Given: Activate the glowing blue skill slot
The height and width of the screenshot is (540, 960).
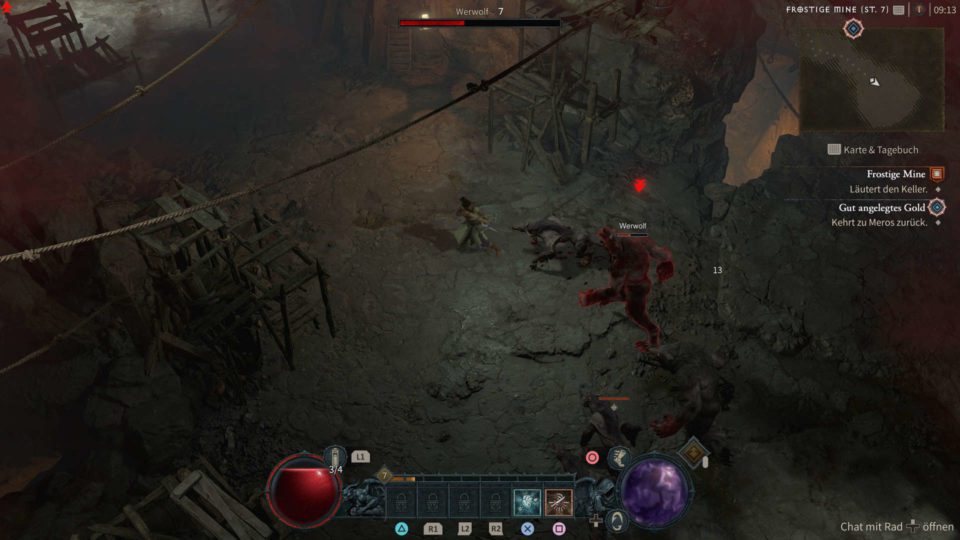Looking at the screenshot, I should pyautogui.click(x=527, y=501).
